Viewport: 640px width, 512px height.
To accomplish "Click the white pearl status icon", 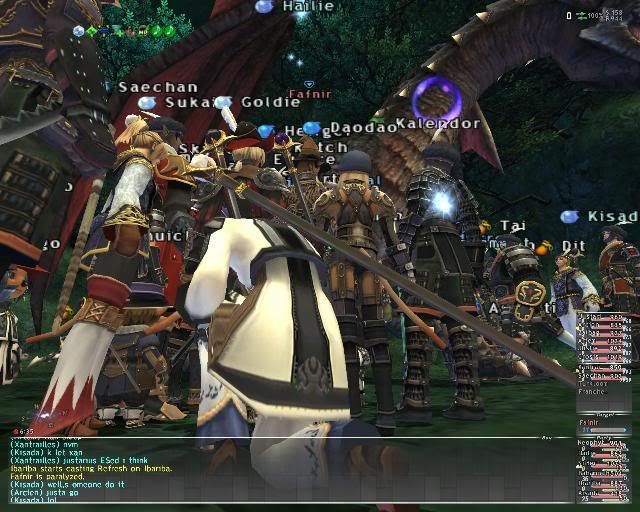I will point(79,31).
